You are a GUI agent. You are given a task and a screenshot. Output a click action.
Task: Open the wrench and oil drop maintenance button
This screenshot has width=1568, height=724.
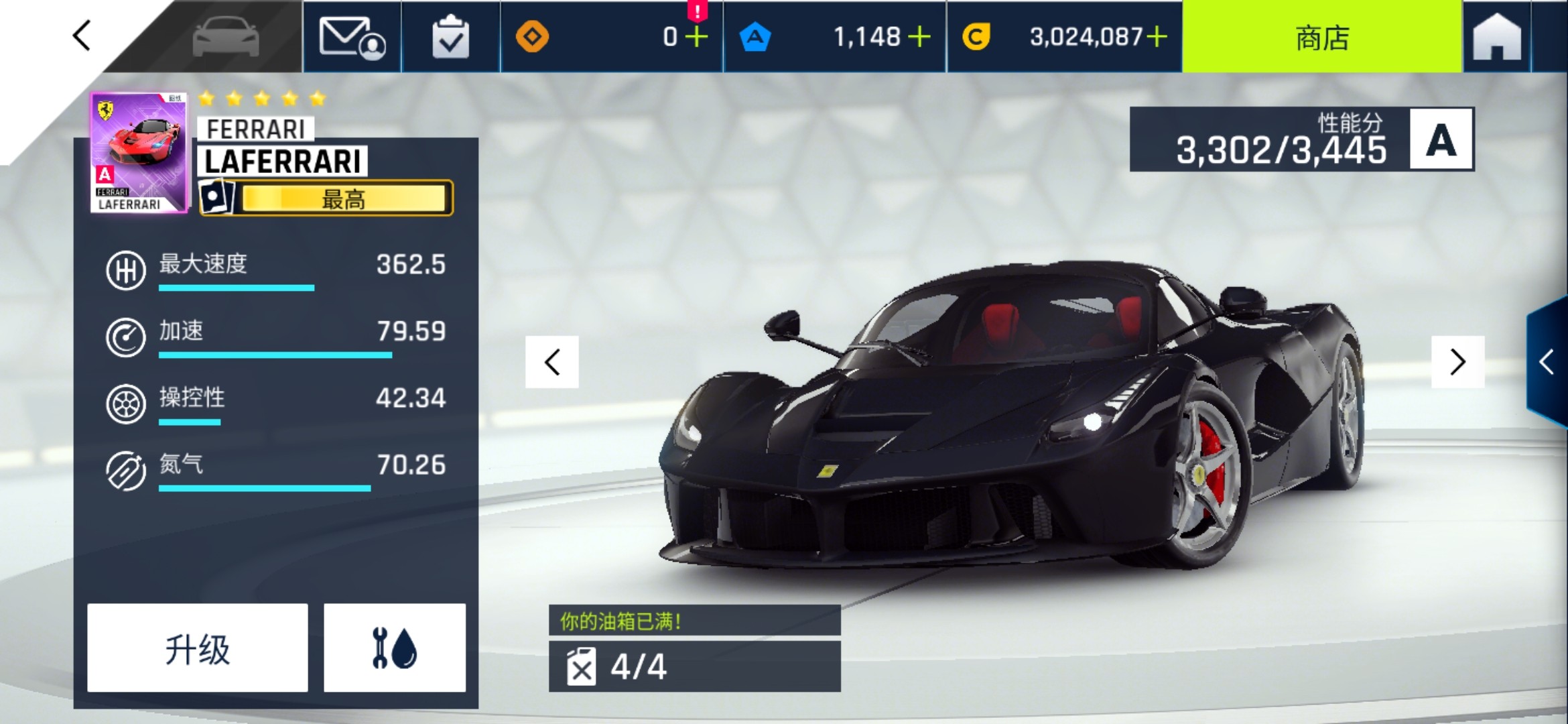pos(395,648)
